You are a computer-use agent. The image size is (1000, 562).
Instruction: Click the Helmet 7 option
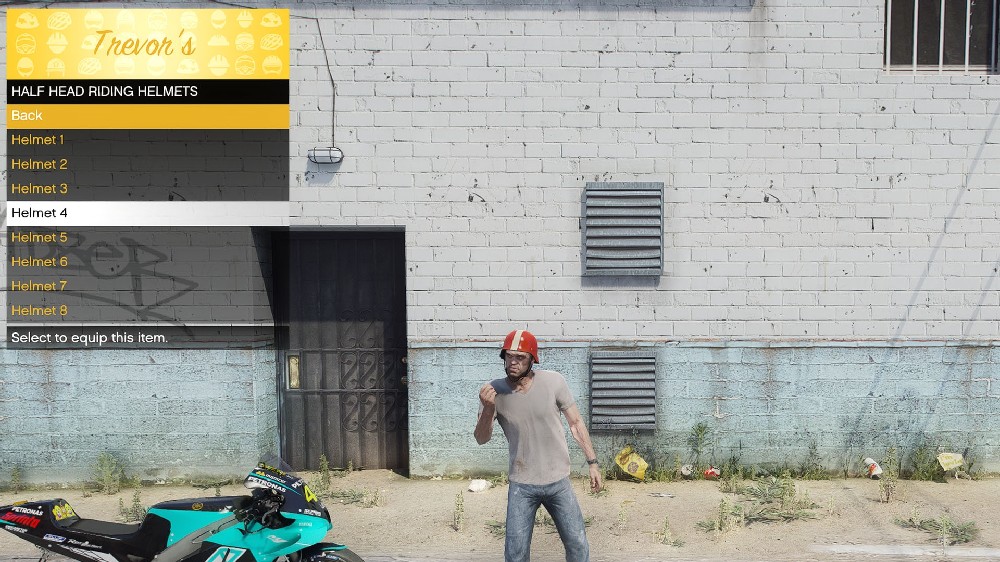click(x=147, y=286)
